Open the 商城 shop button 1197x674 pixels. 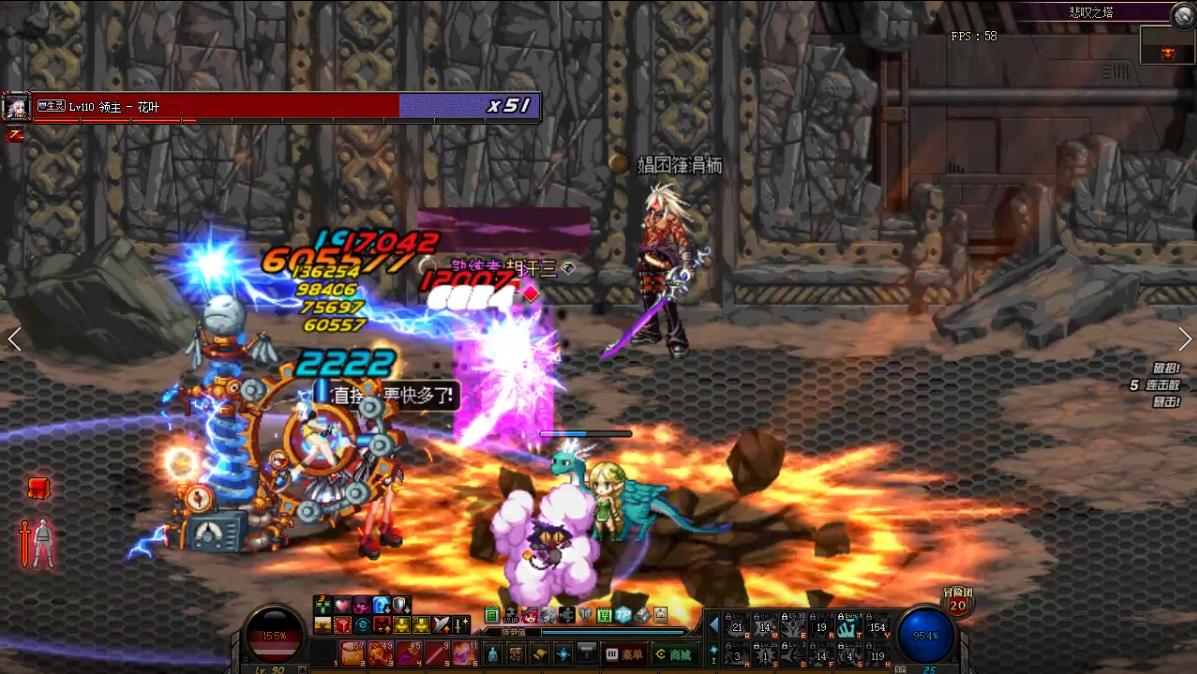(674, 654)
